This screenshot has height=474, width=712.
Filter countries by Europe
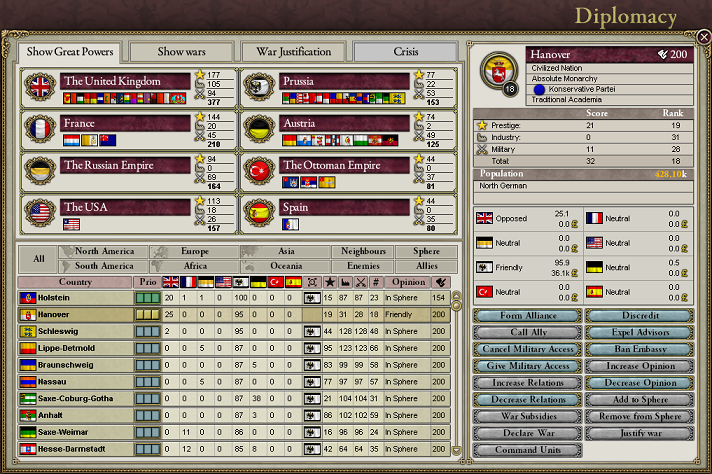(x=195, y=252)
